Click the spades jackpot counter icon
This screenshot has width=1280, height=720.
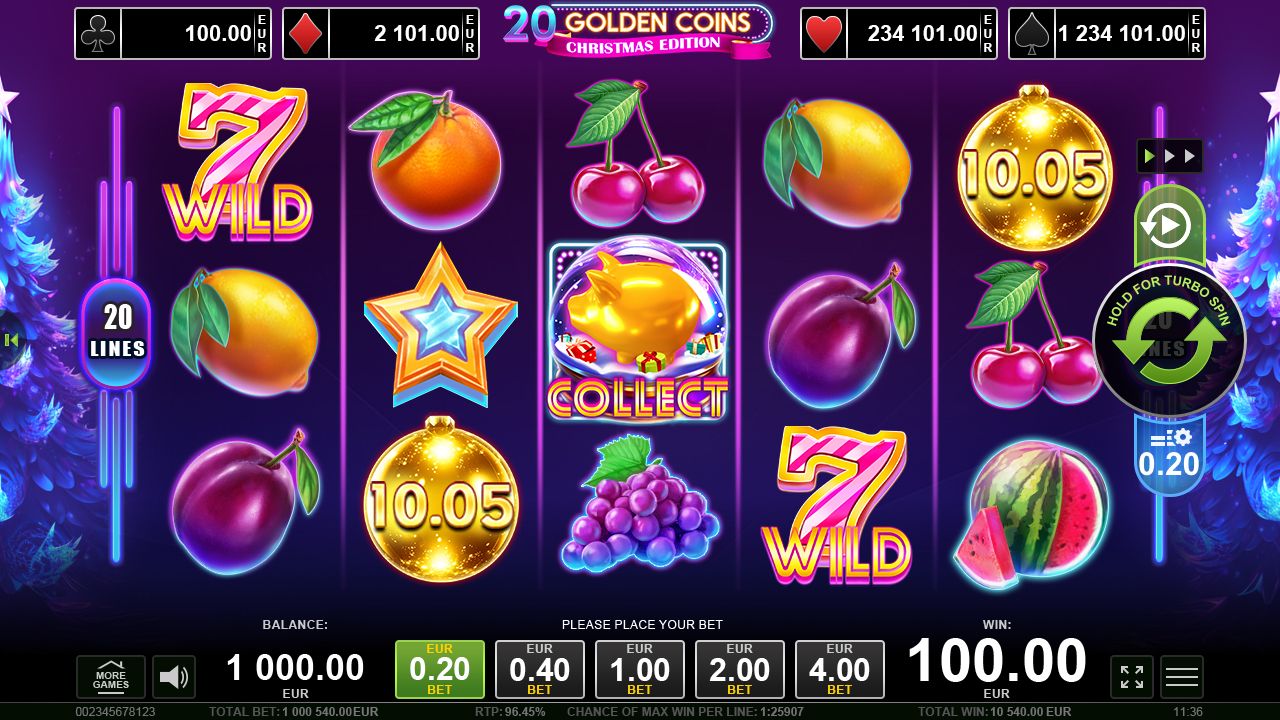click(x=1030, y=33)
